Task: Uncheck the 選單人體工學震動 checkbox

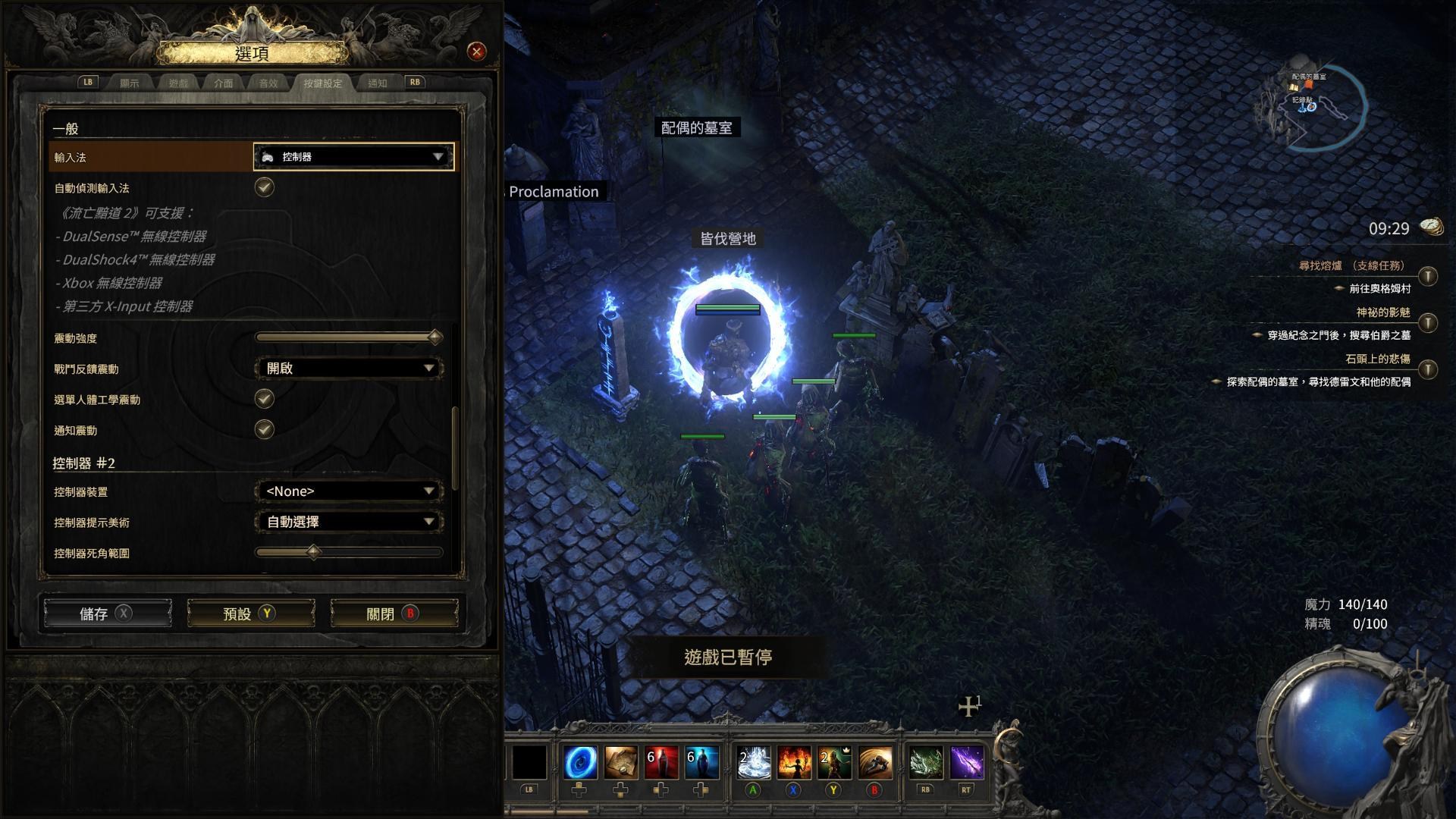Action: 264,399
